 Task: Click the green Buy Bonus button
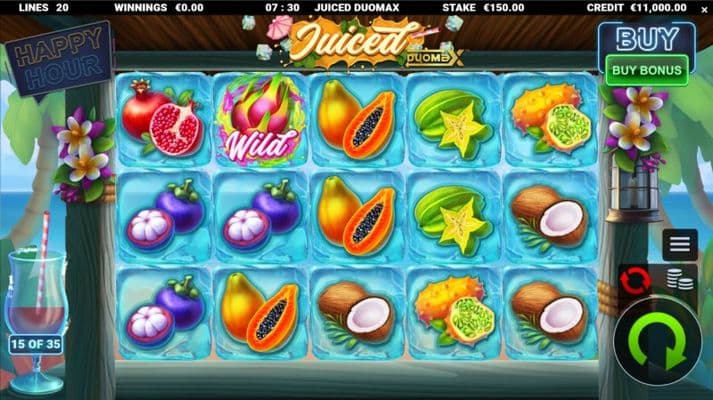click(x=647, y=70)
